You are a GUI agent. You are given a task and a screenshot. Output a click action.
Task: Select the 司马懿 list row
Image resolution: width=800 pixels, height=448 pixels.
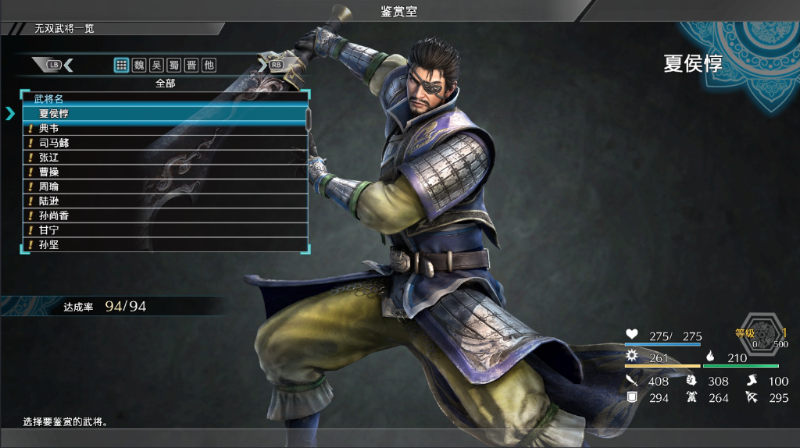coord(165,143)
